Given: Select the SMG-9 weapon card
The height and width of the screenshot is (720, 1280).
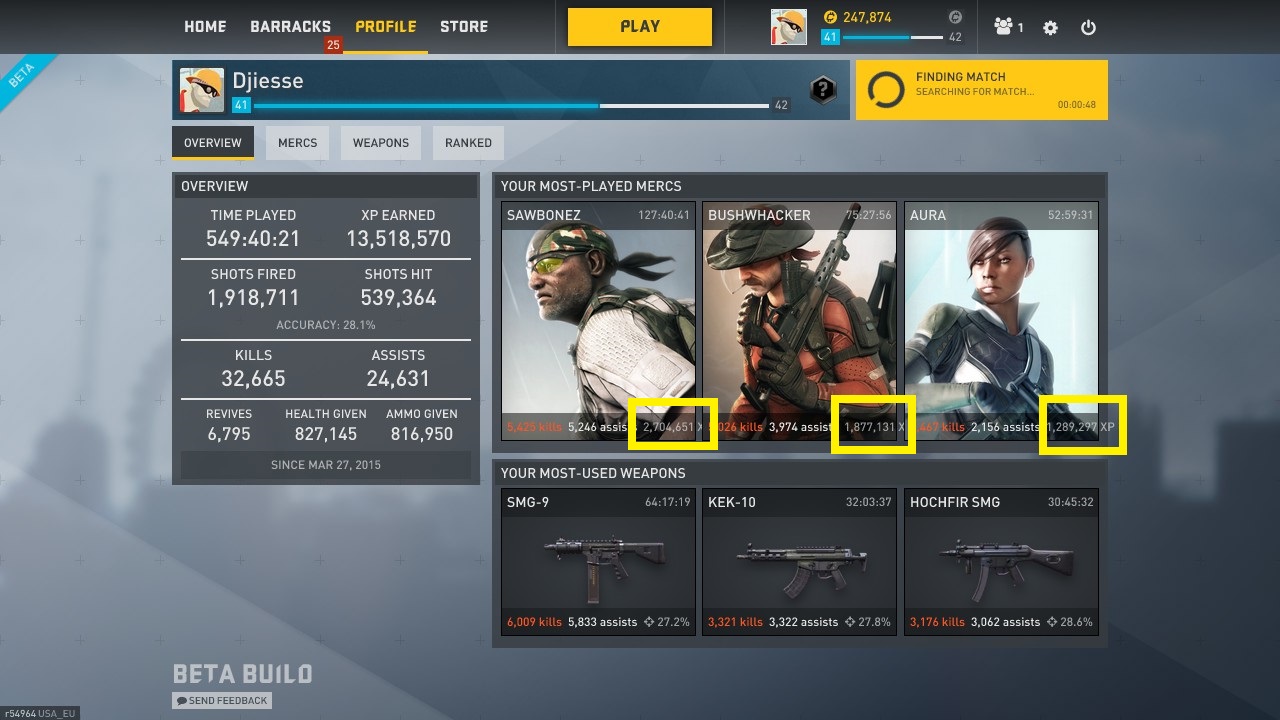Looking at the screenshot, I should (x=598, y=561).
